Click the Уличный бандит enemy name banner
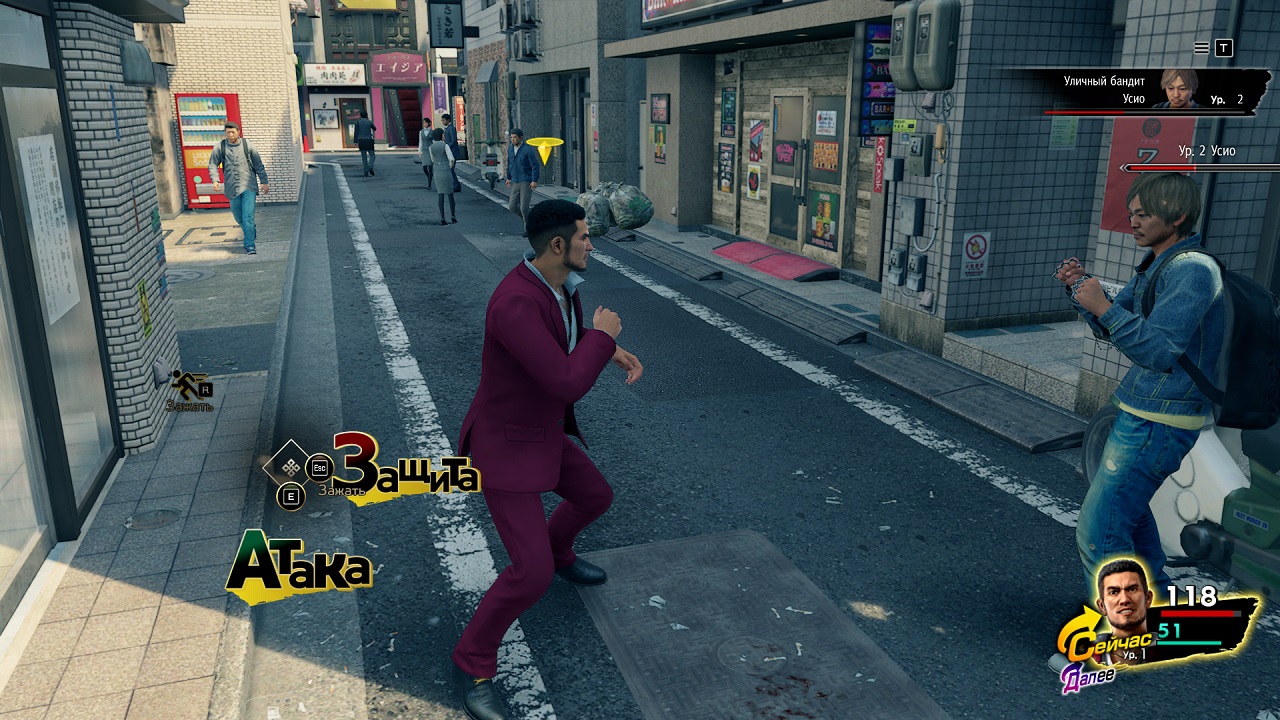This screenshot has height=720, width=1280. (1104, 80)
